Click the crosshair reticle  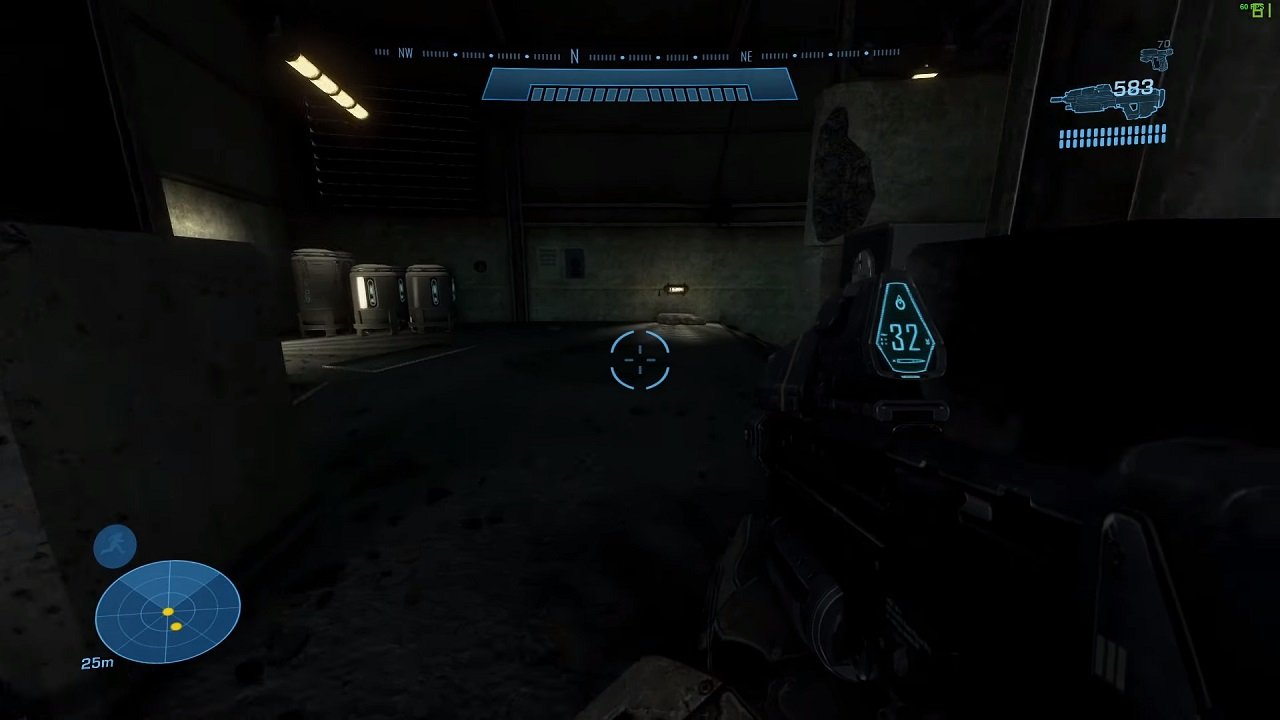[639, 360]
